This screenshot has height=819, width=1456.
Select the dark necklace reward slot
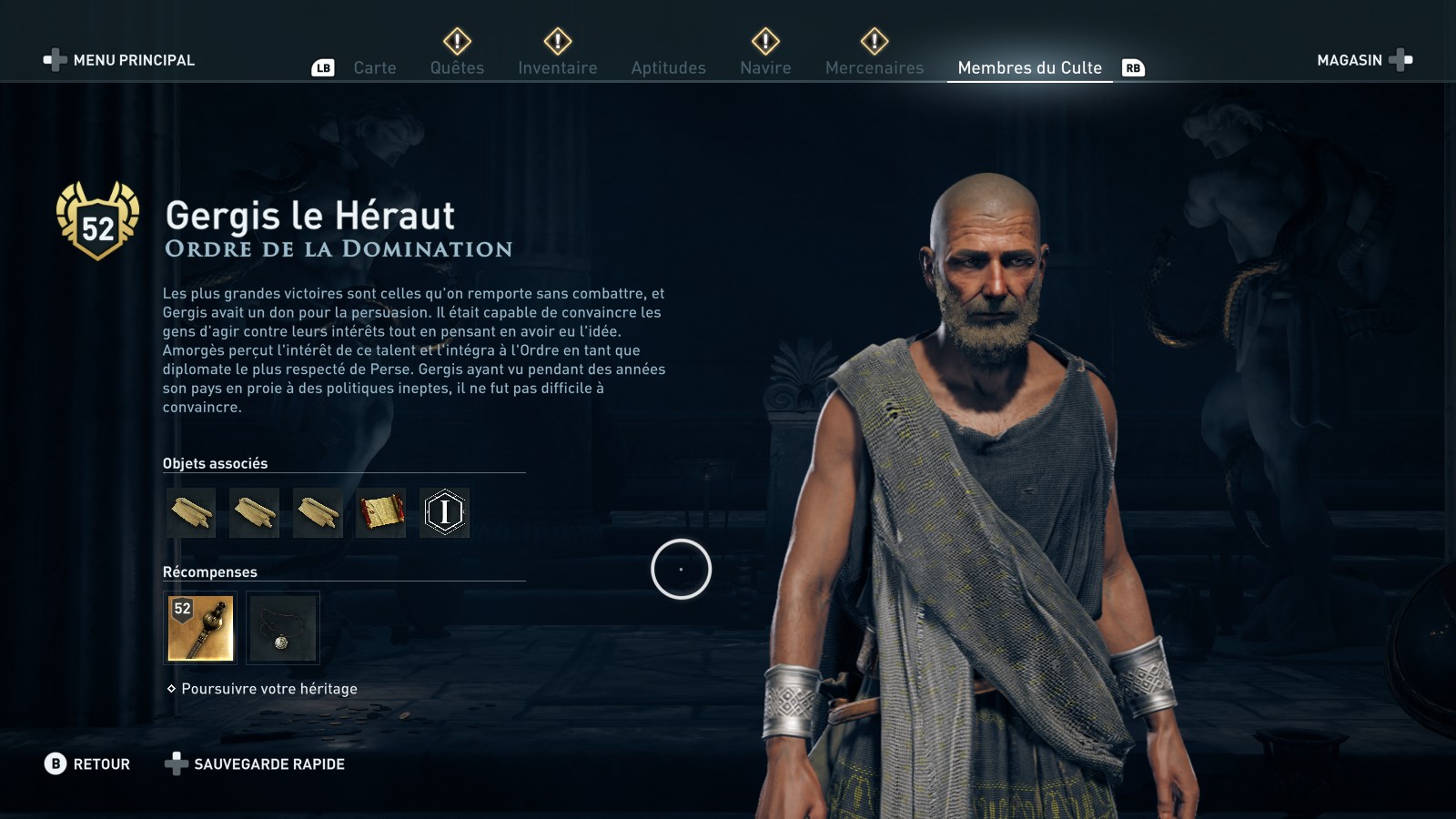(283, 628)
